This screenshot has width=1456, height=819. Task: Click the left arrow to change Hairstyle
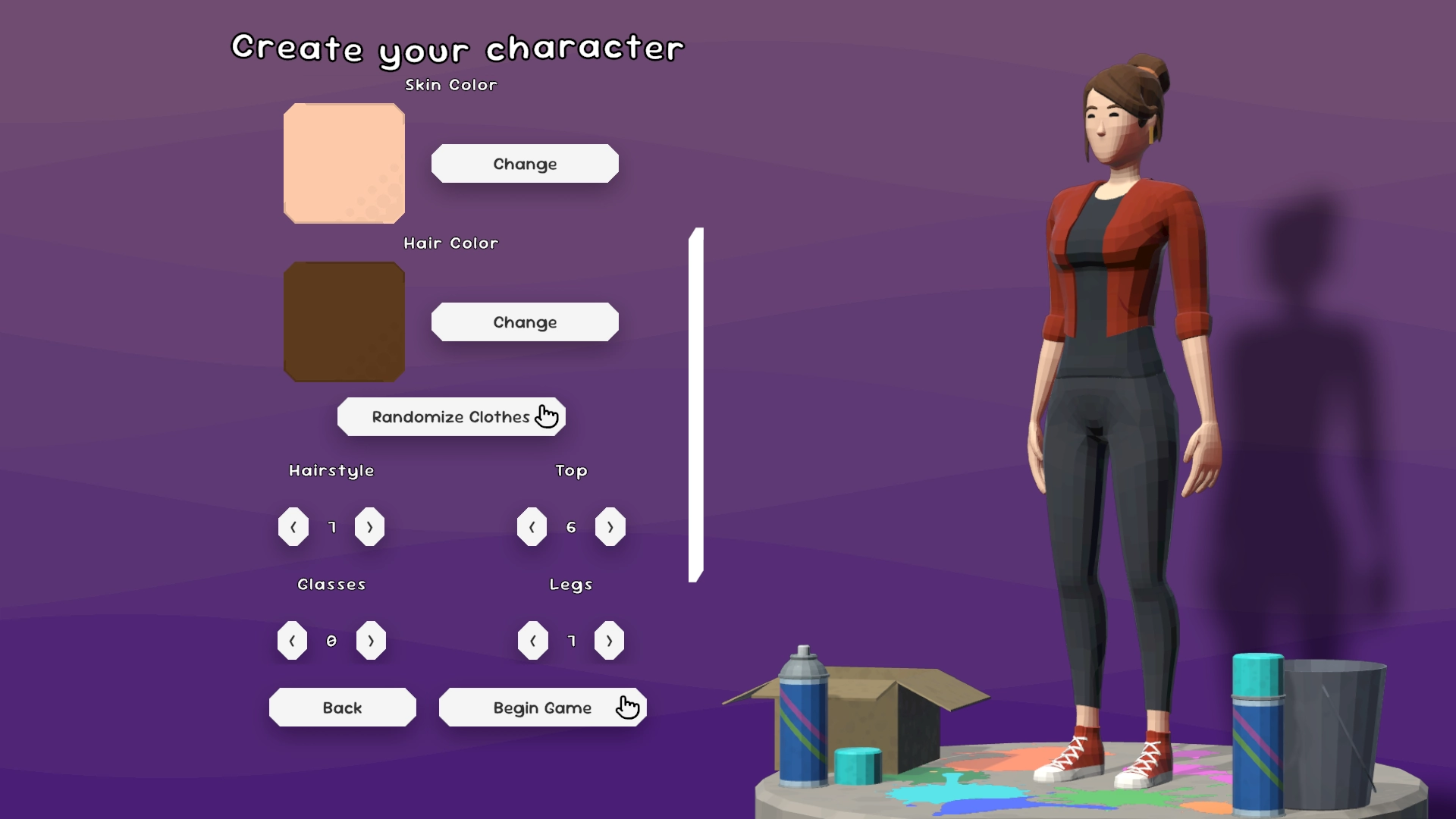point(293,527)
